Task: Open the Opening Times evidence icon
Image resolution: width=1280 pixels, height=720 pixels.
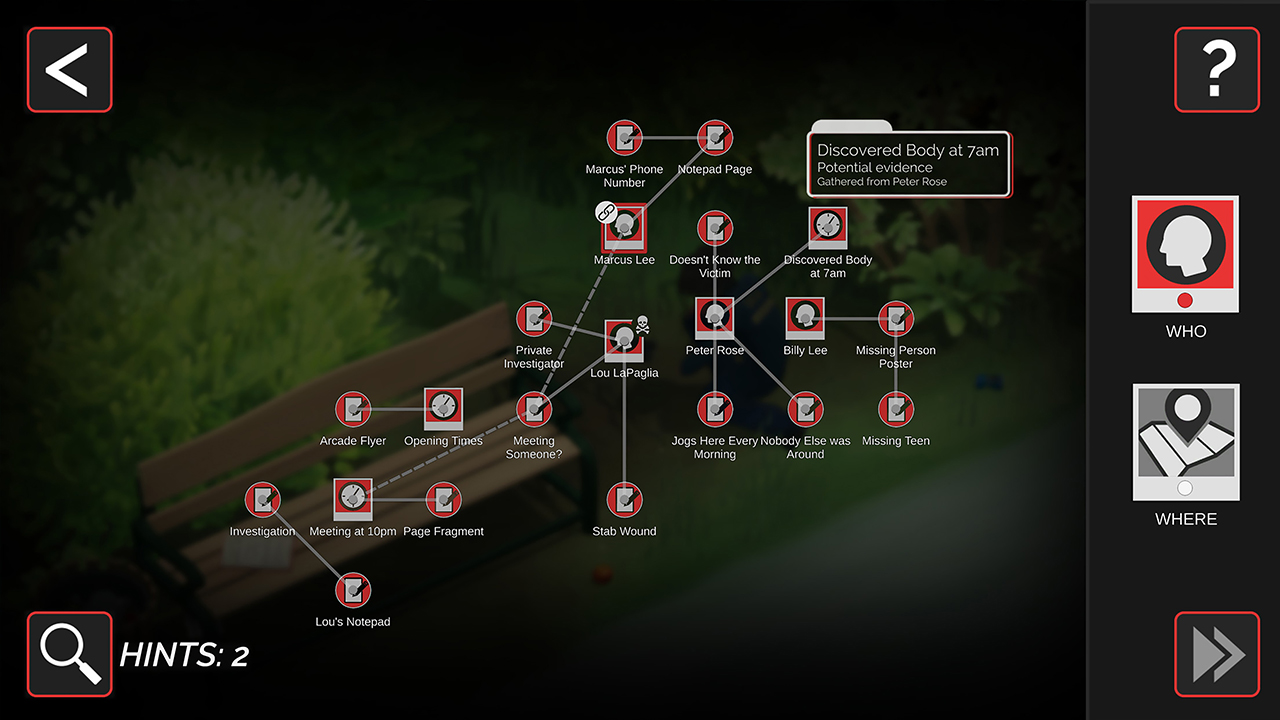Action: pos(443,406)
